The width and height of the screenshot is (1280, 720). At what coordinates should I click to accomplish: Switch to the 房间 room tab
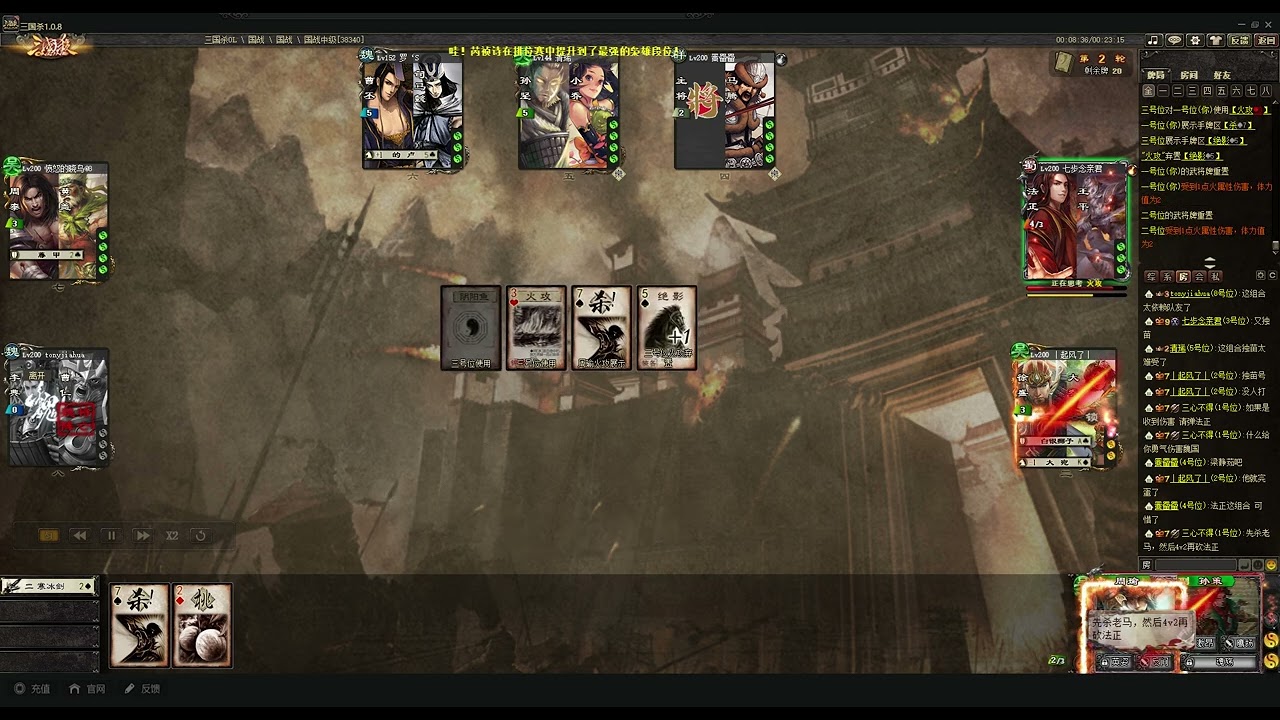point(1189,75)
